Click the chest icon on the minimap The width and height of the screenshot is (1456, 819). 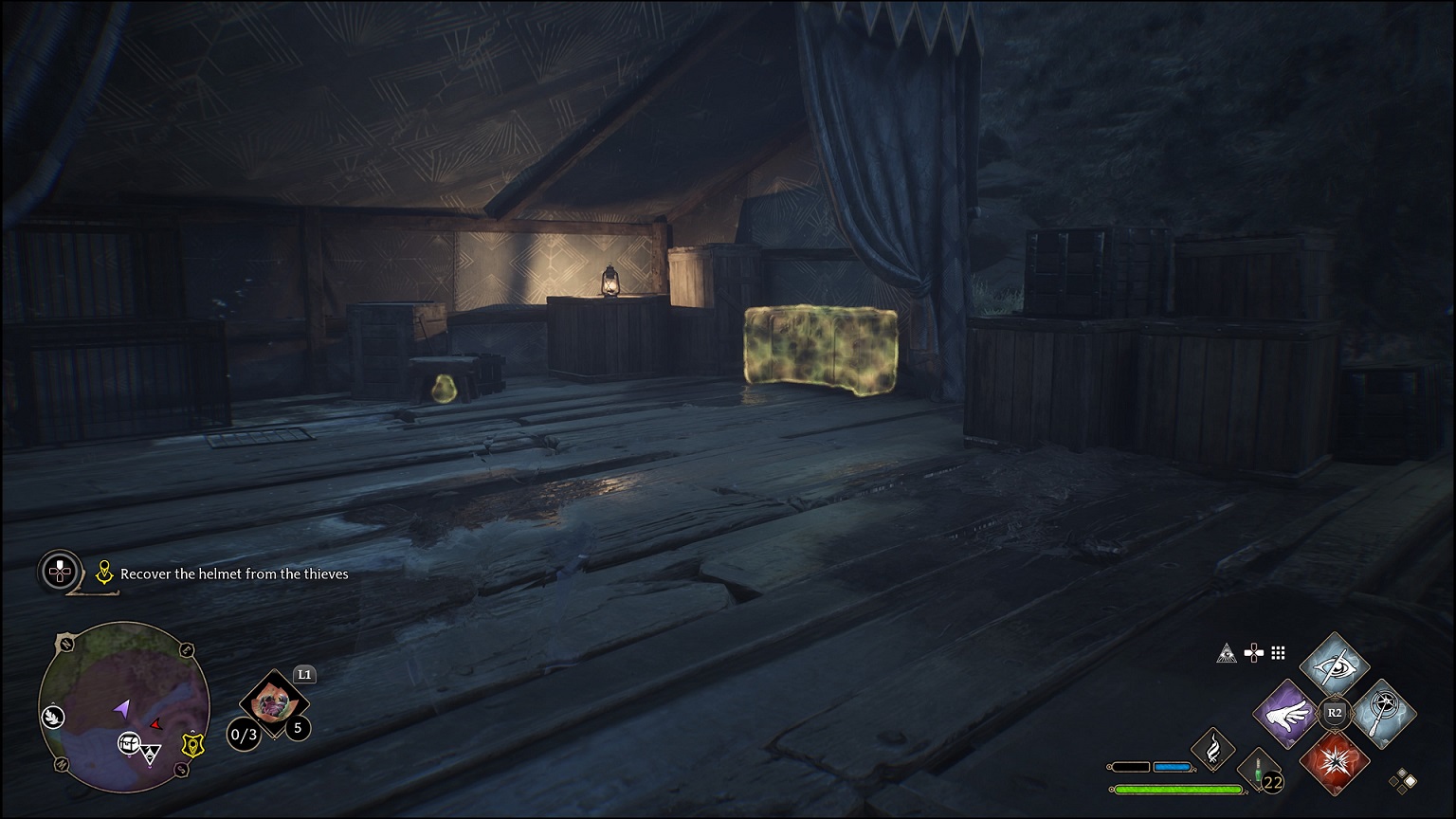(x=129, y=741)
